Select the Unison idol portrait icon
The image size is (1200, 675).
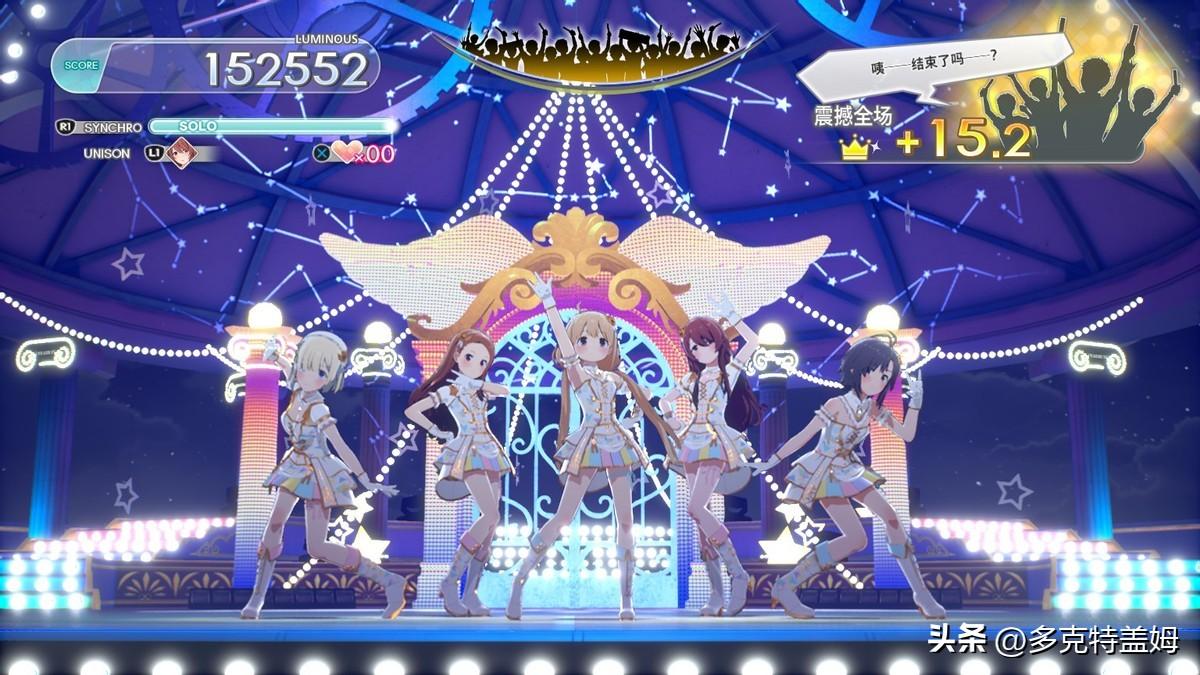tap(181, 153)
